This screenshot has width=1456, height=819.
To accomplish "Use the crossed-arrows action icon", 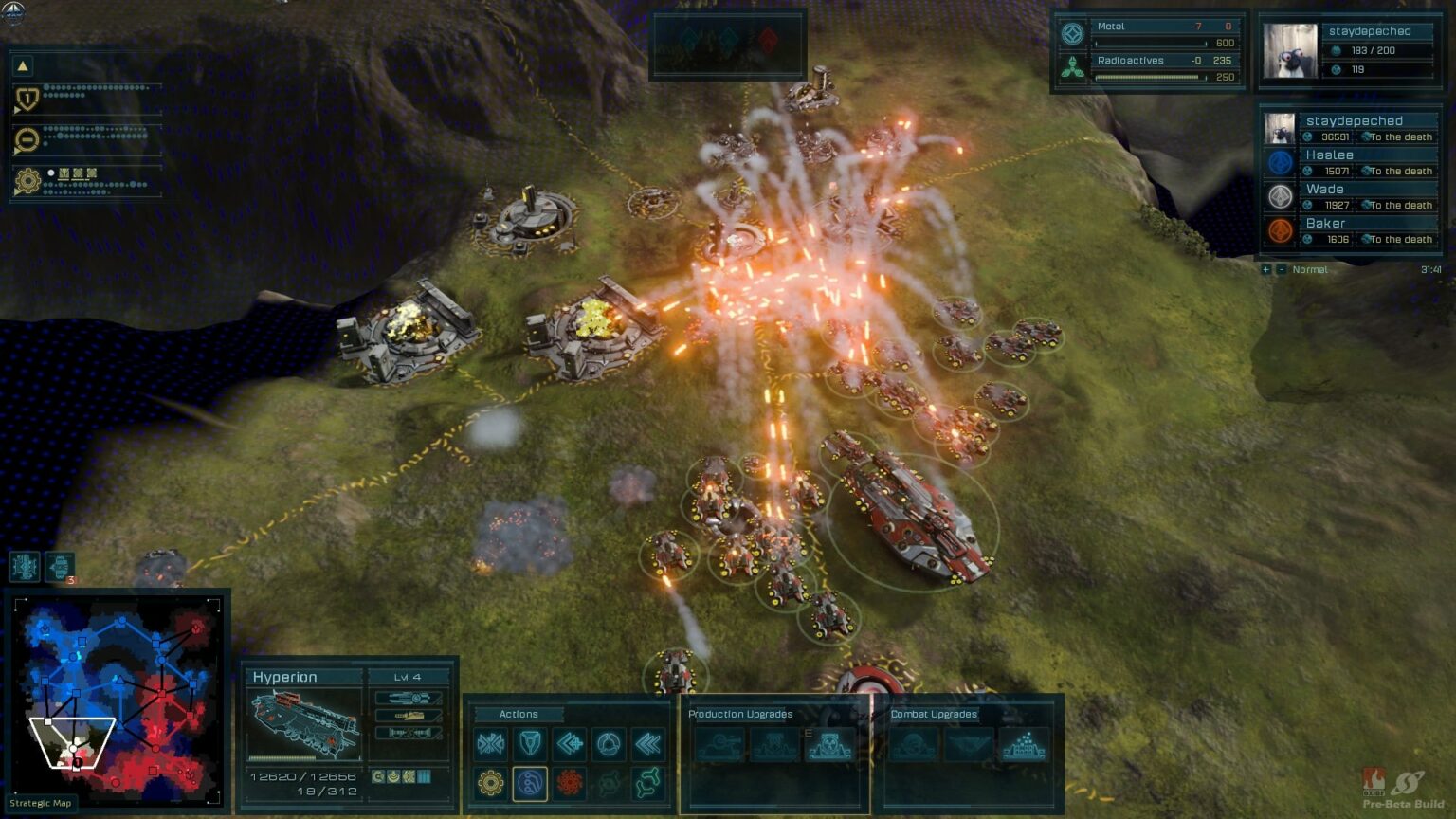I will click(x=490, y=744).
